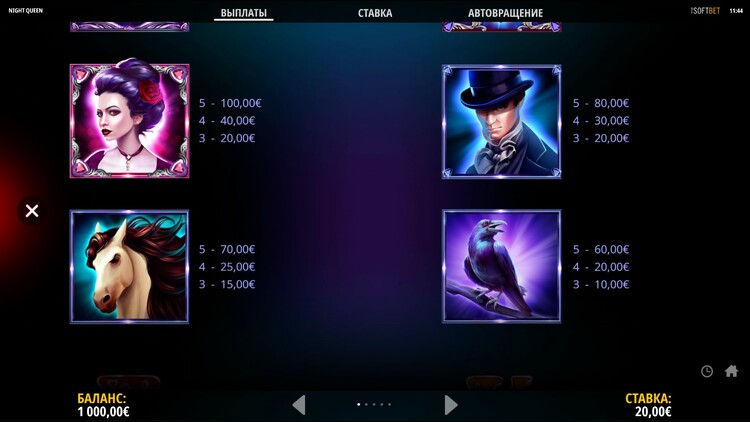Open the Ставка tab
This screenshot has width=750, height=422.
click(375, 13)
